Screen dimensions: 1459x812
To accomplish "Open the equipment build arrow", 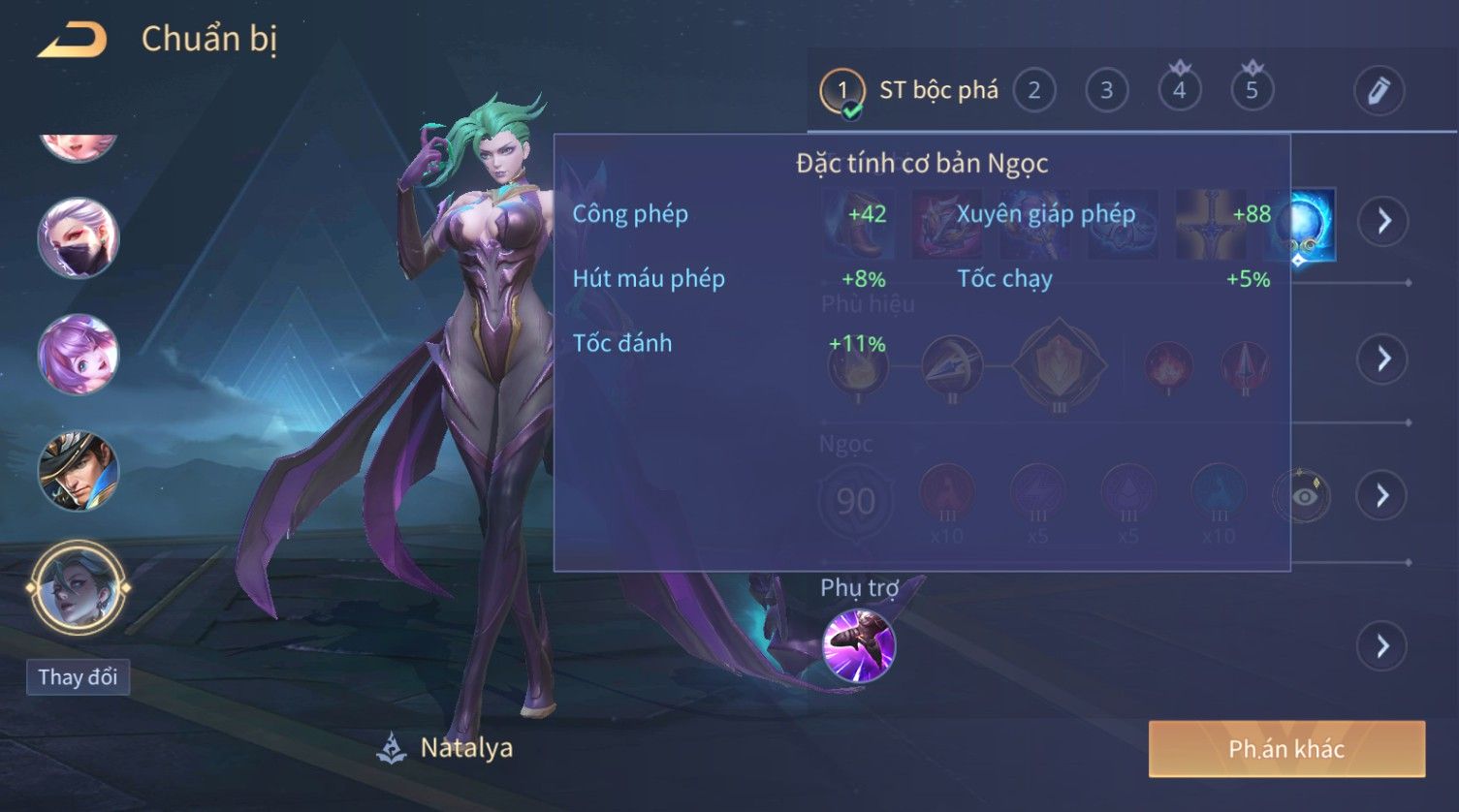I will [x=1382, y=221].
